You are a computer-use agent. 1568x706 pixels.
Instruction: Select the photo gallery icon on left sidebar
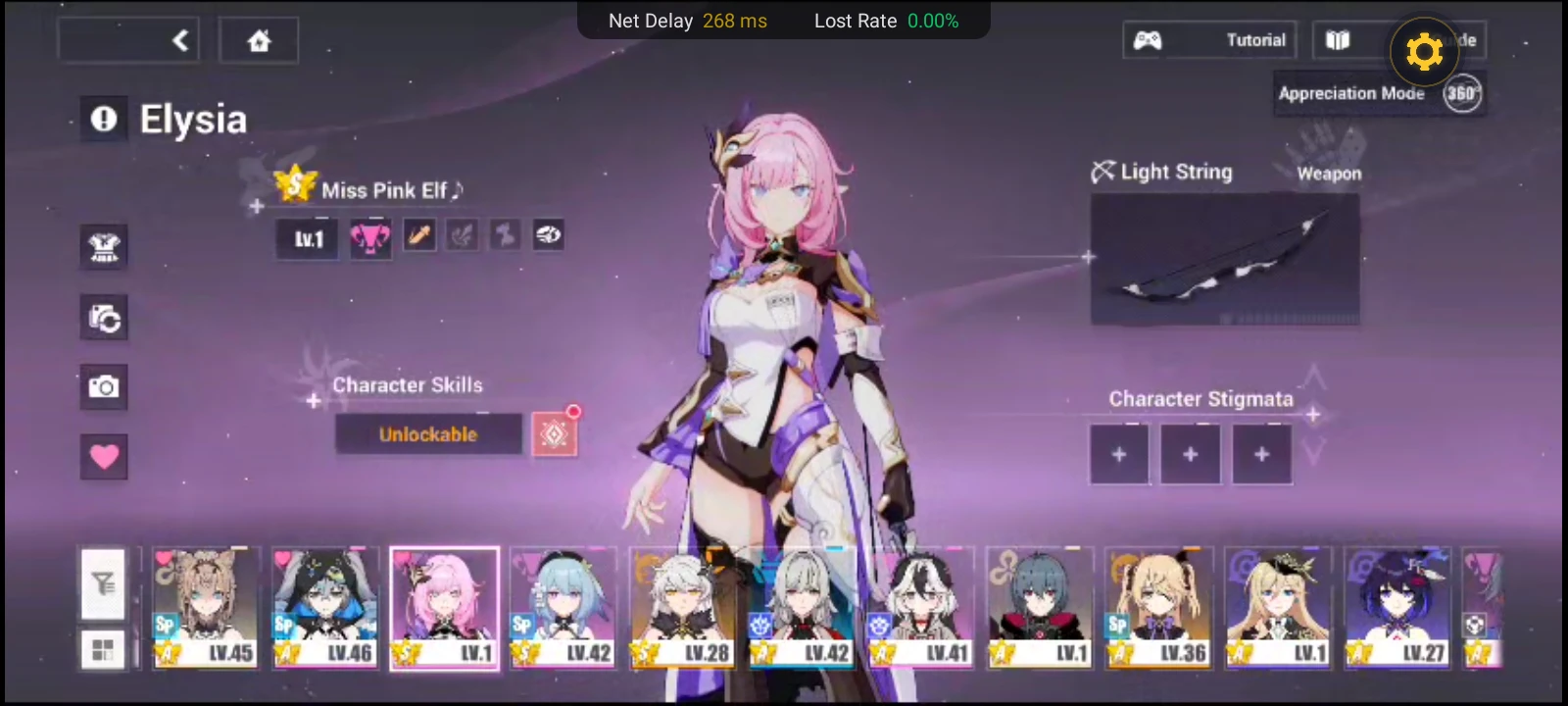point(104,319)
